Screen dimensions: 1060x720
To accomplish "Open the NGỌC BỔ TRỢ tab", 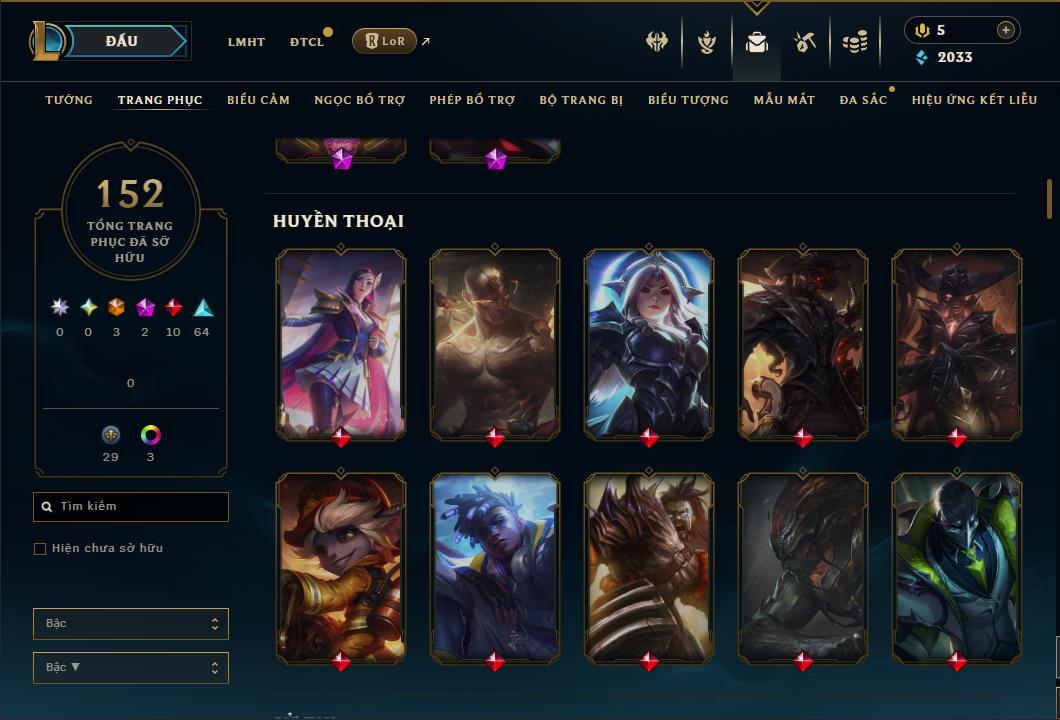I will click(359, 100).
